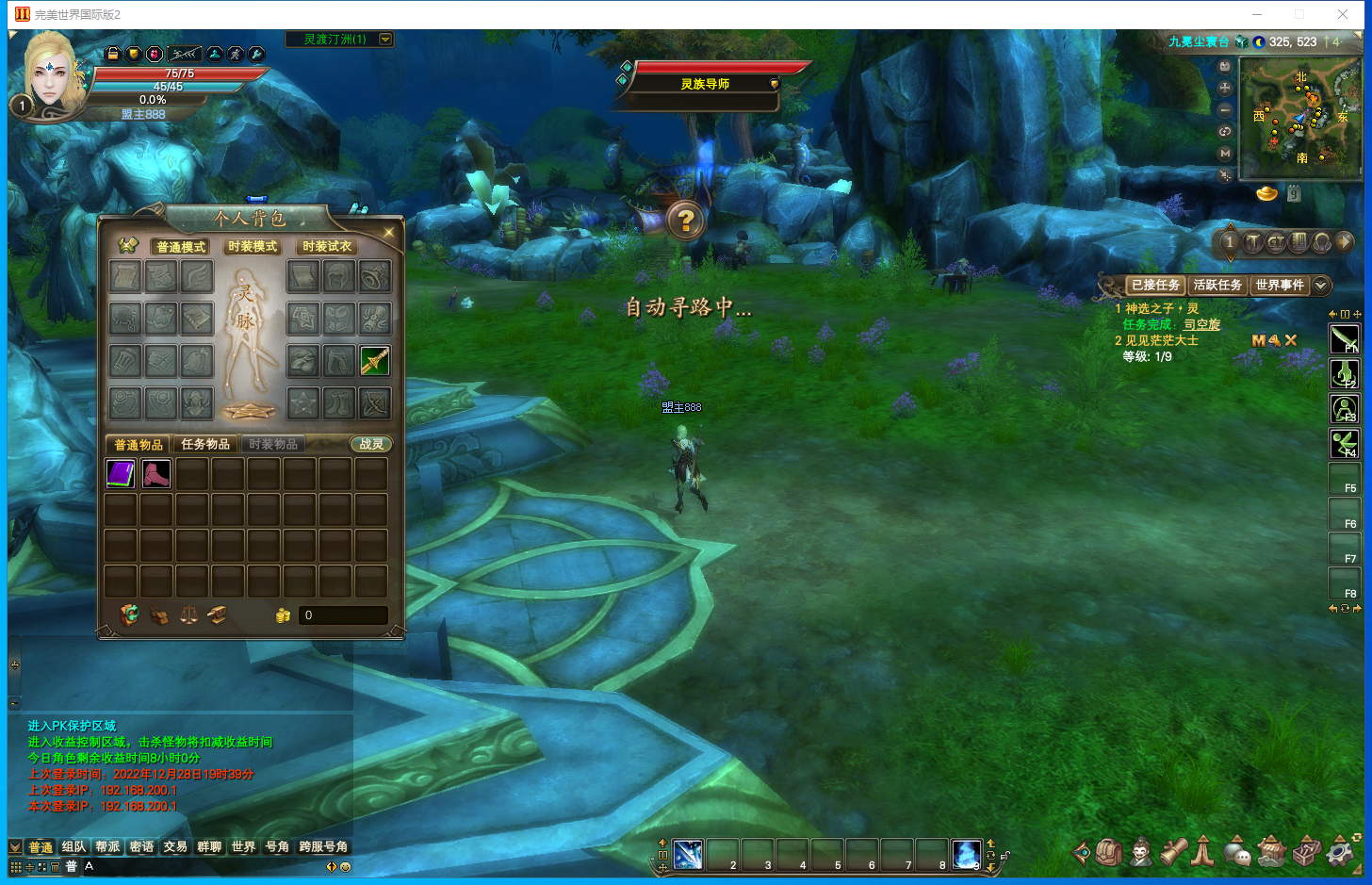Open the 灵渡汀洲(1) server line dropdown
The image size is (1372, 885).
click(385, 40)
